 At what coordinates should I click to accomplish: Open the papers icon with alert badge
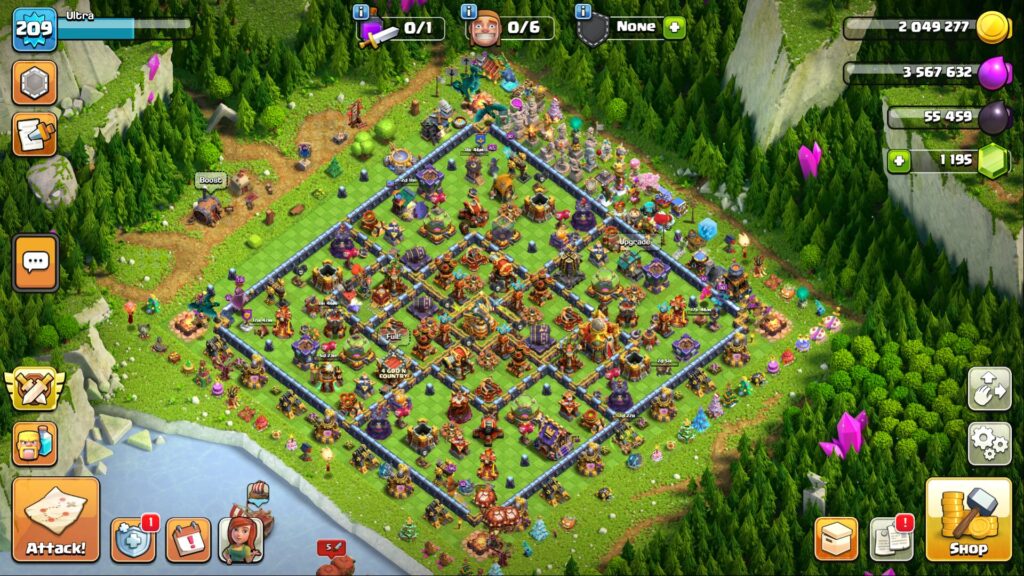click(x=891, y=539)
